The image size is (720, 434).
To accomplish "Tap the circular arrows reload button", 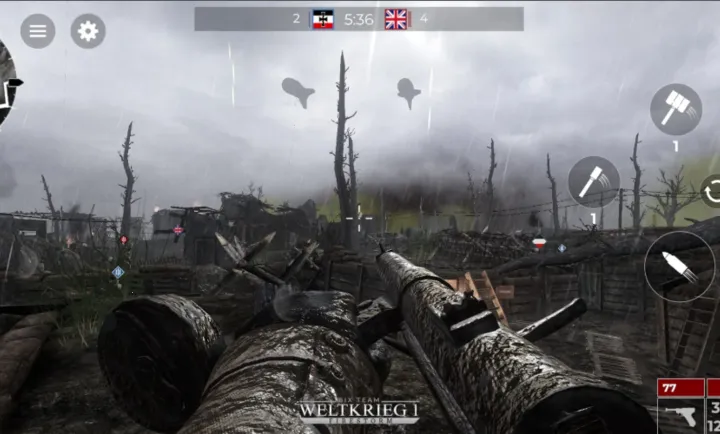I will [x=711, y=190].
